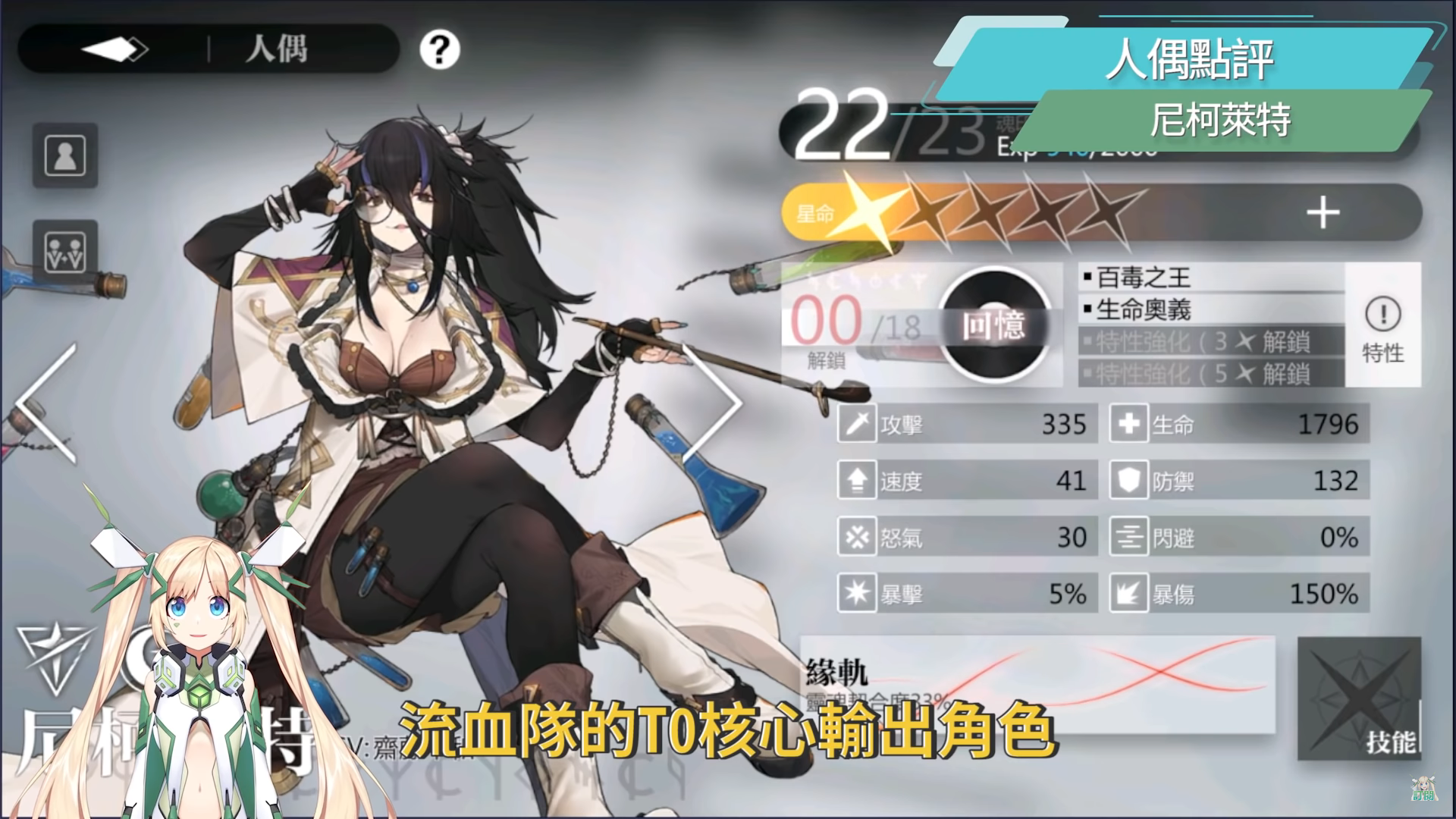Open the character profile portrait icon

point(65,155)
